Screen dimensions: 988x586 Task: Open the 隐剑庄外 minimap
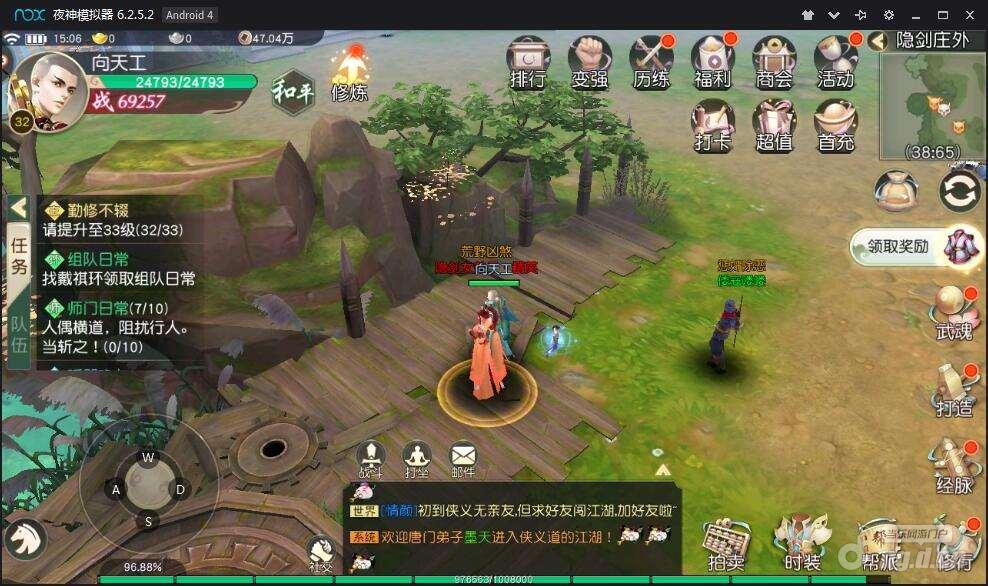click(x=934, y=105)
